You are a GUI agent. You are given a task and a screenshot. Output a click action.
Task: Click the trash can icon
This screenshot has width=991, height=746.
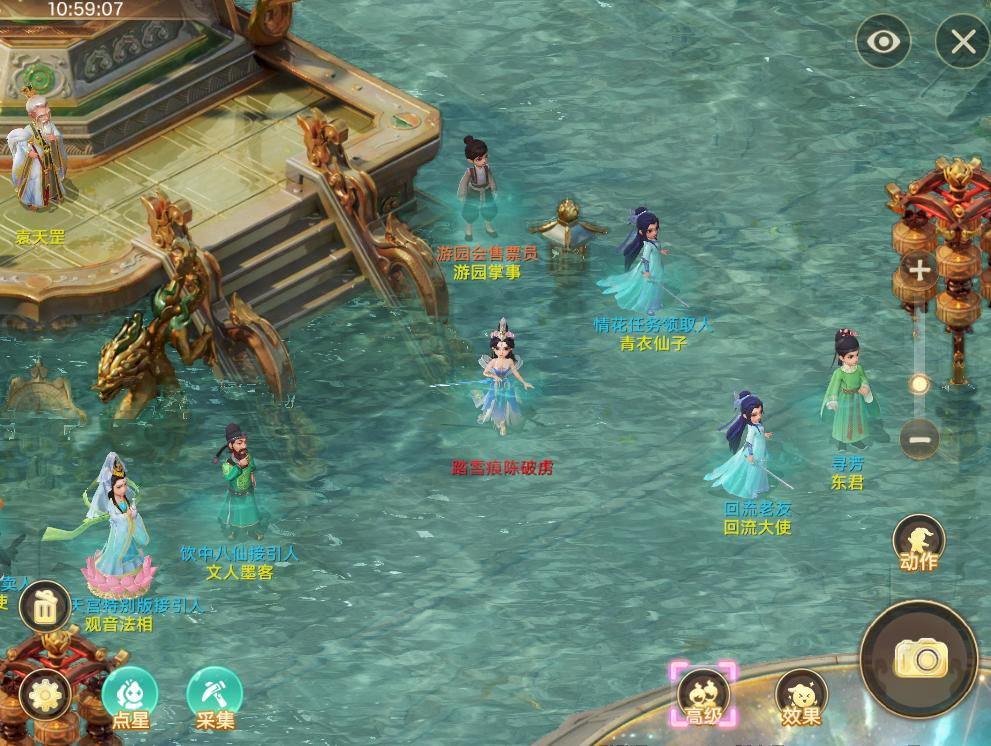[45, 606]
